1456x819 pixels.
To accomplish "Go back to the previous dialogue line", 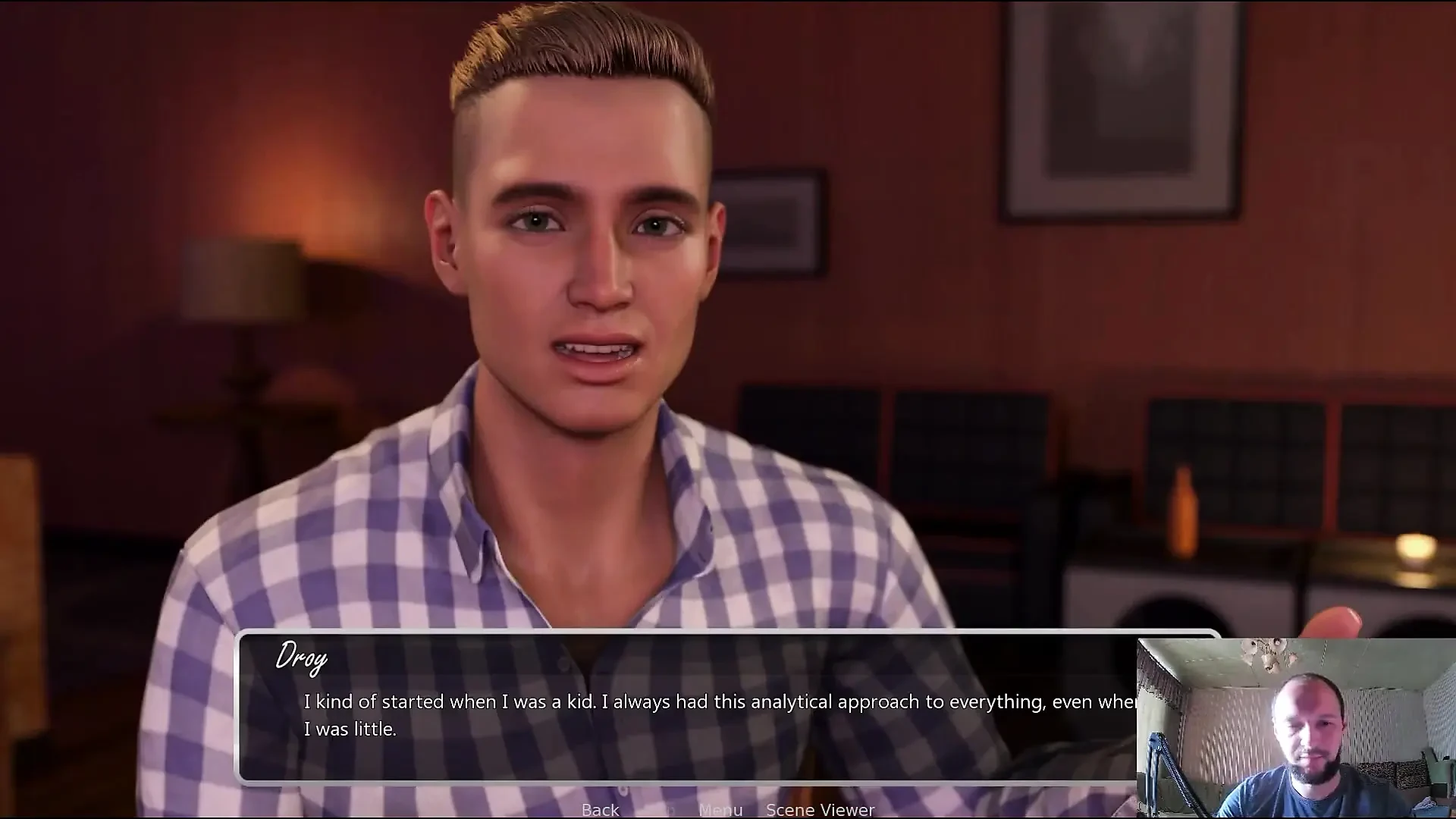I will pyautogui.click(x=600, y=809).
